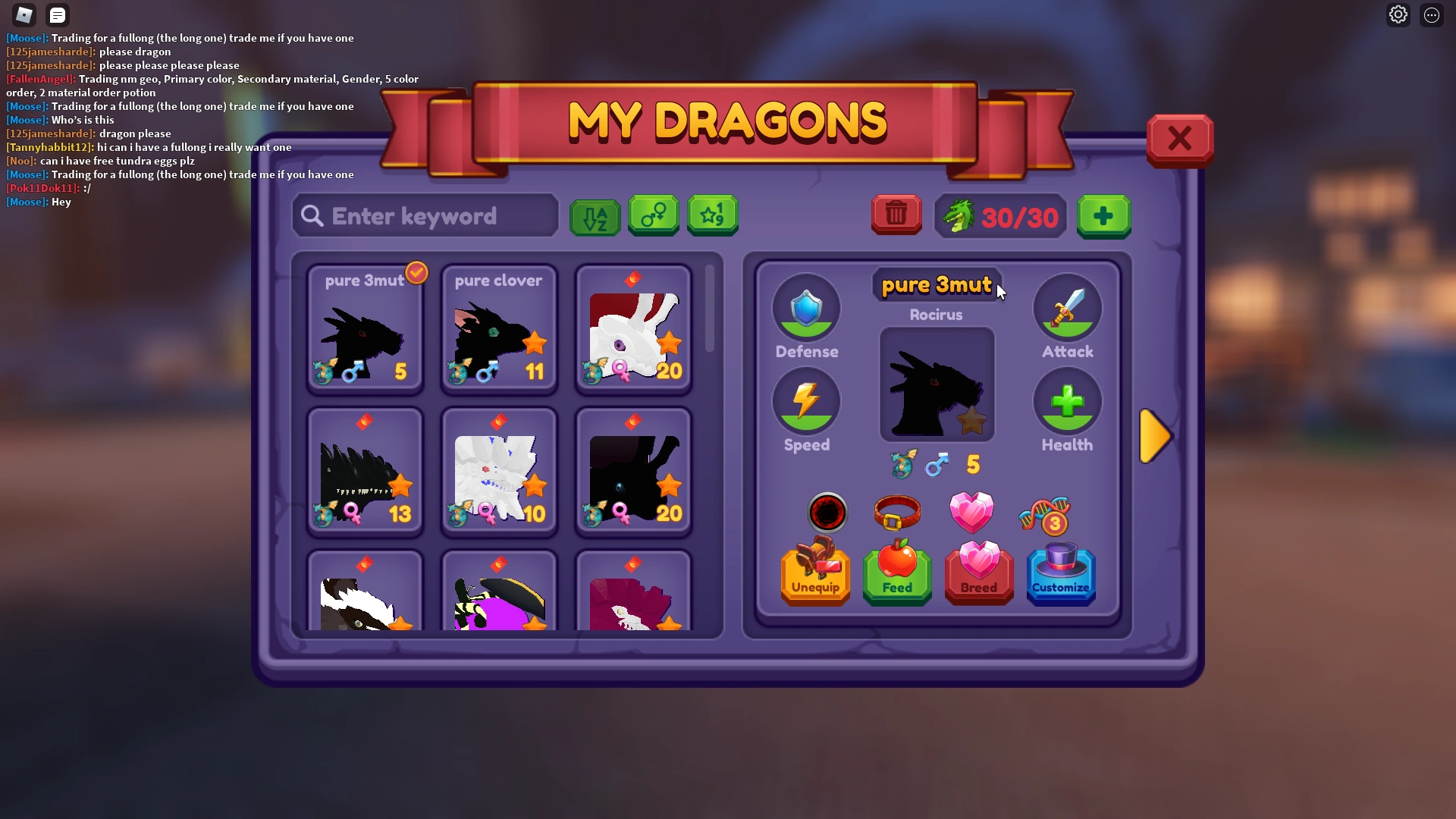Open the pink heart gem icon

tap(973, 513)
